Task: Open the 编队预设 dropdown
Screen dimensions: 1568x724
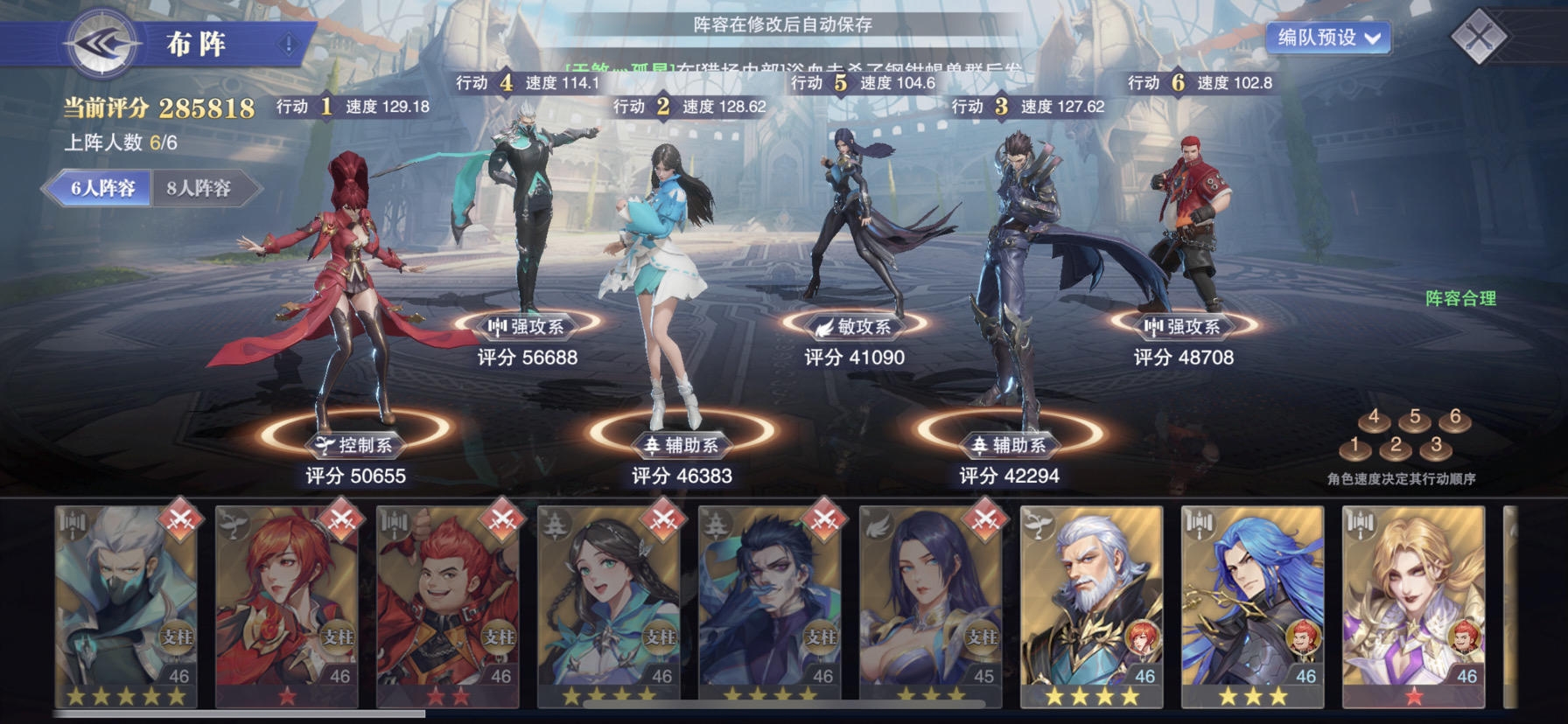Action: 1327,38
